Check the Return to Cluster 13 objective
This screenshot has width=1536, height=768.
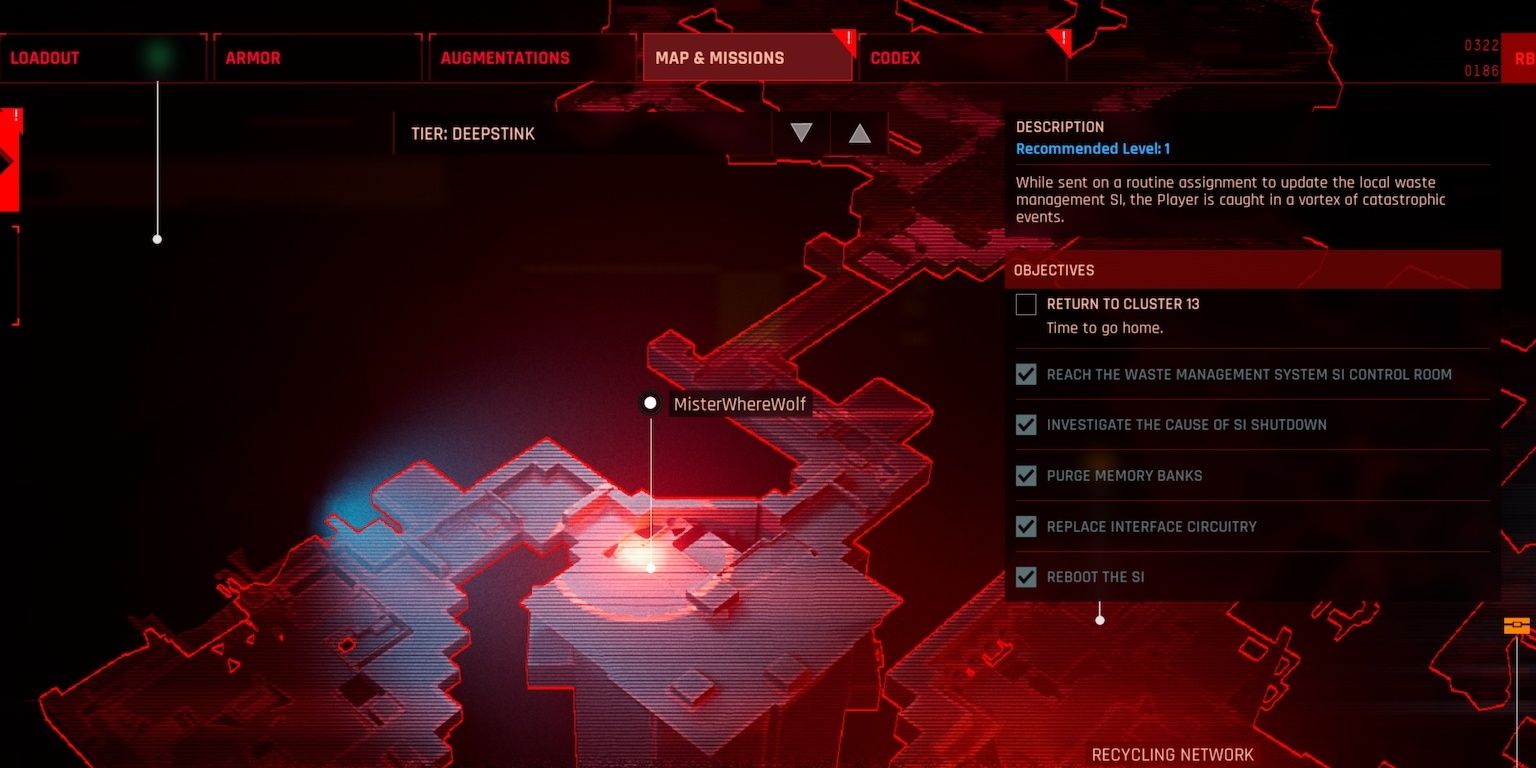[x=1026, y=304]
